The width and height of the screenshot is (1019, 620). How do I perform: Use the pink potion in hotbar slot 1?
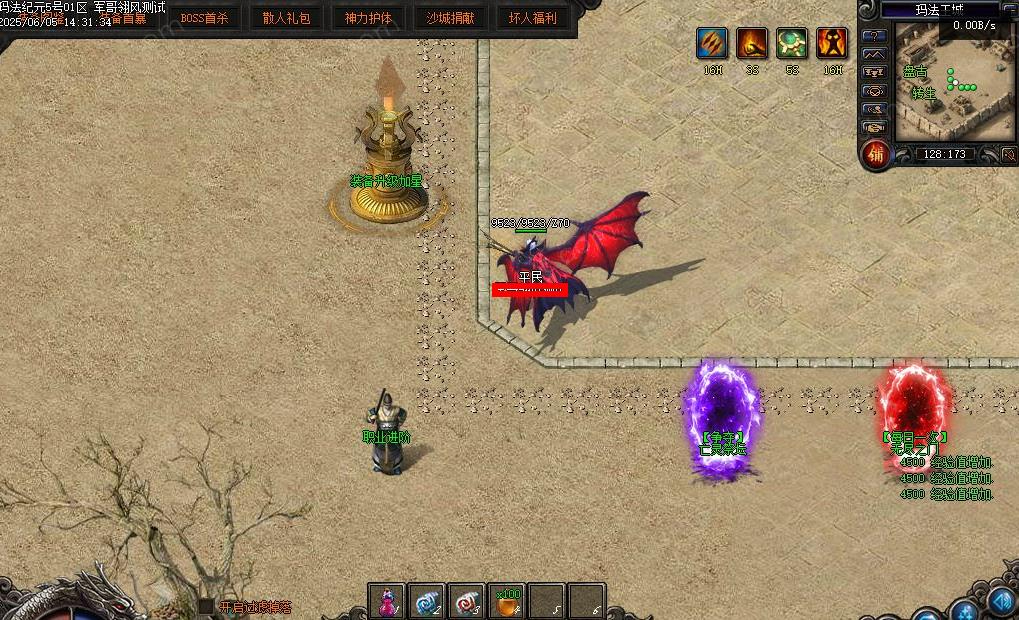(x=385, y=602)
